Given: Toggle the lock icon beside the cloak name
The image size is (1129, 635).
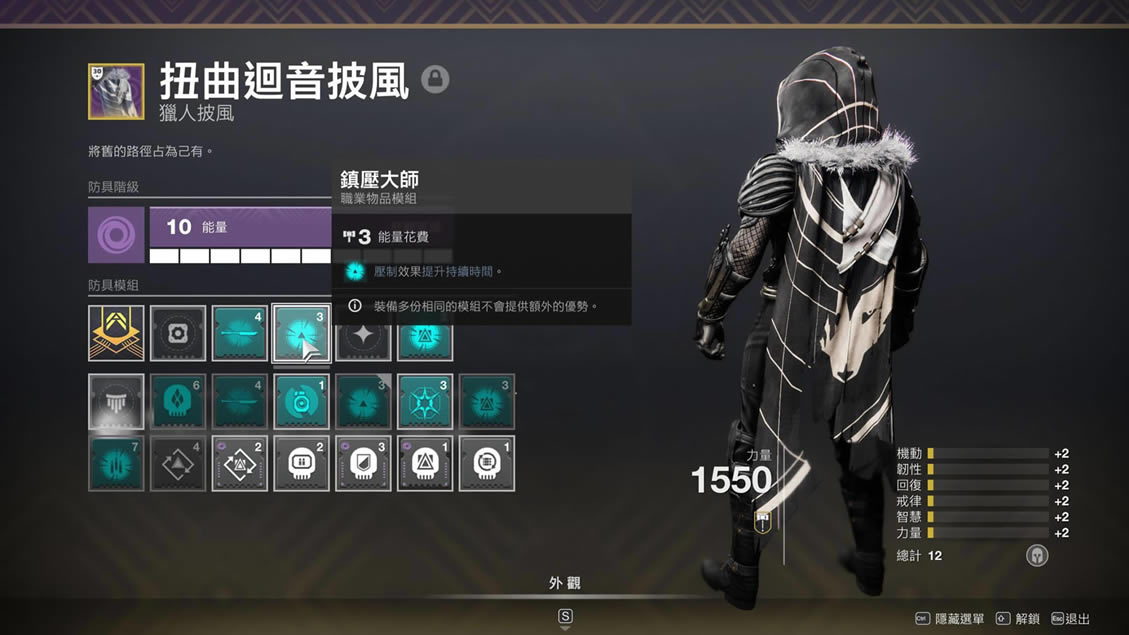Looking at the screenshot, I should tap(435, 79).
